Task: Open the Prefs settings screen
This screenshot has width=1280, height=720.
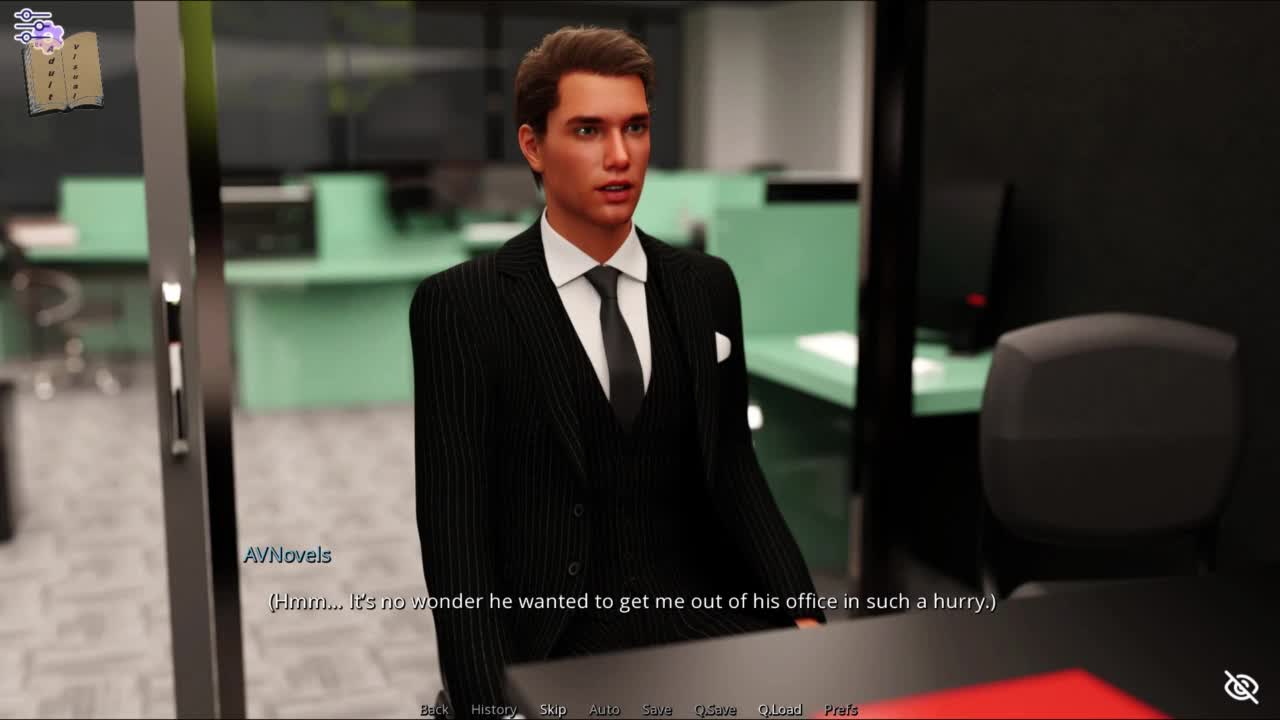Action: click(841, 709)
